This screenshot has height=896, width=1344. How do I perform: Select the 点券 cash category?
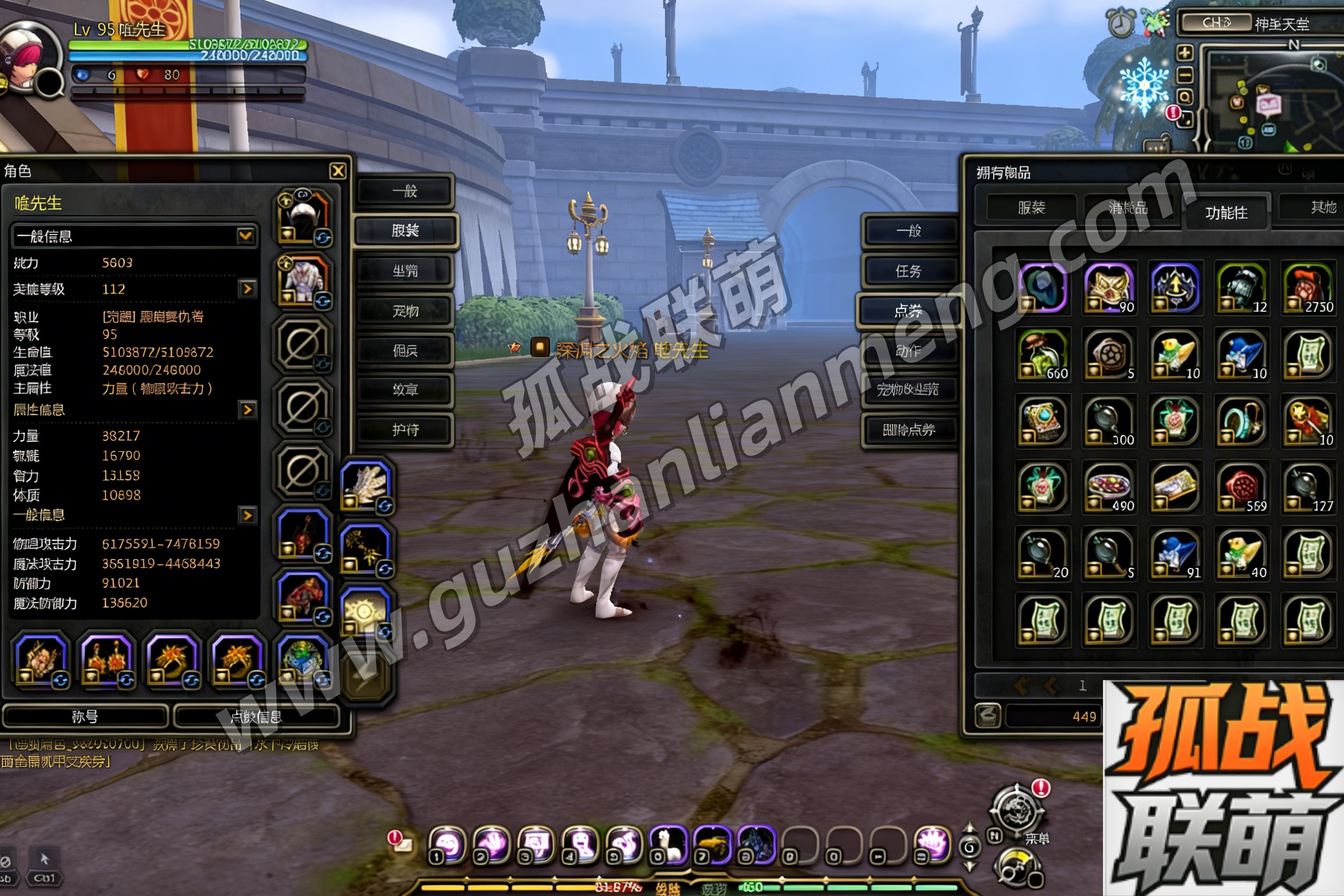pos(908,311)
